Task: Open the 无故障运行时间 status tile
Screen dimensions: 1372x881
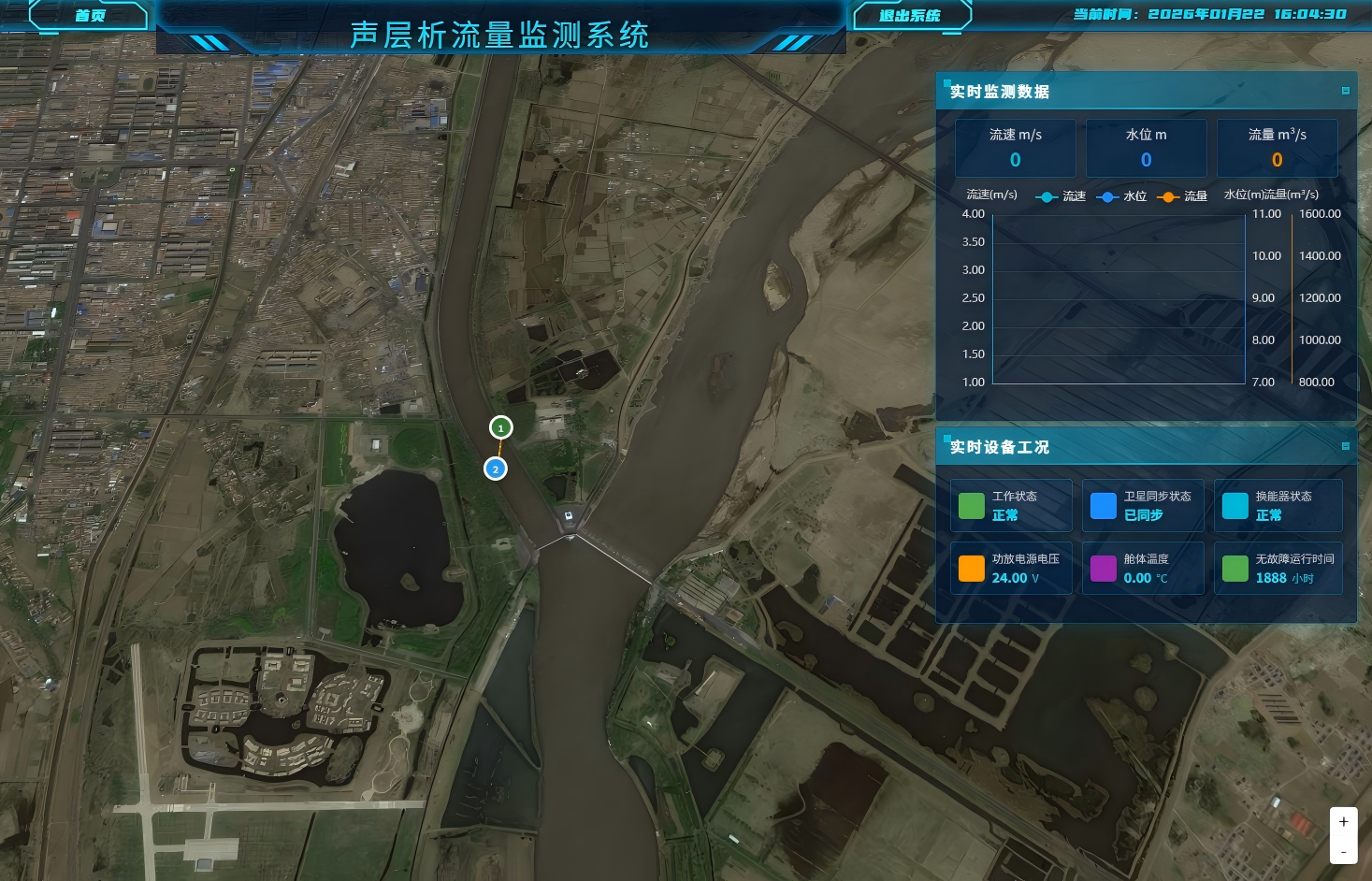Action: coord(1278,569)
